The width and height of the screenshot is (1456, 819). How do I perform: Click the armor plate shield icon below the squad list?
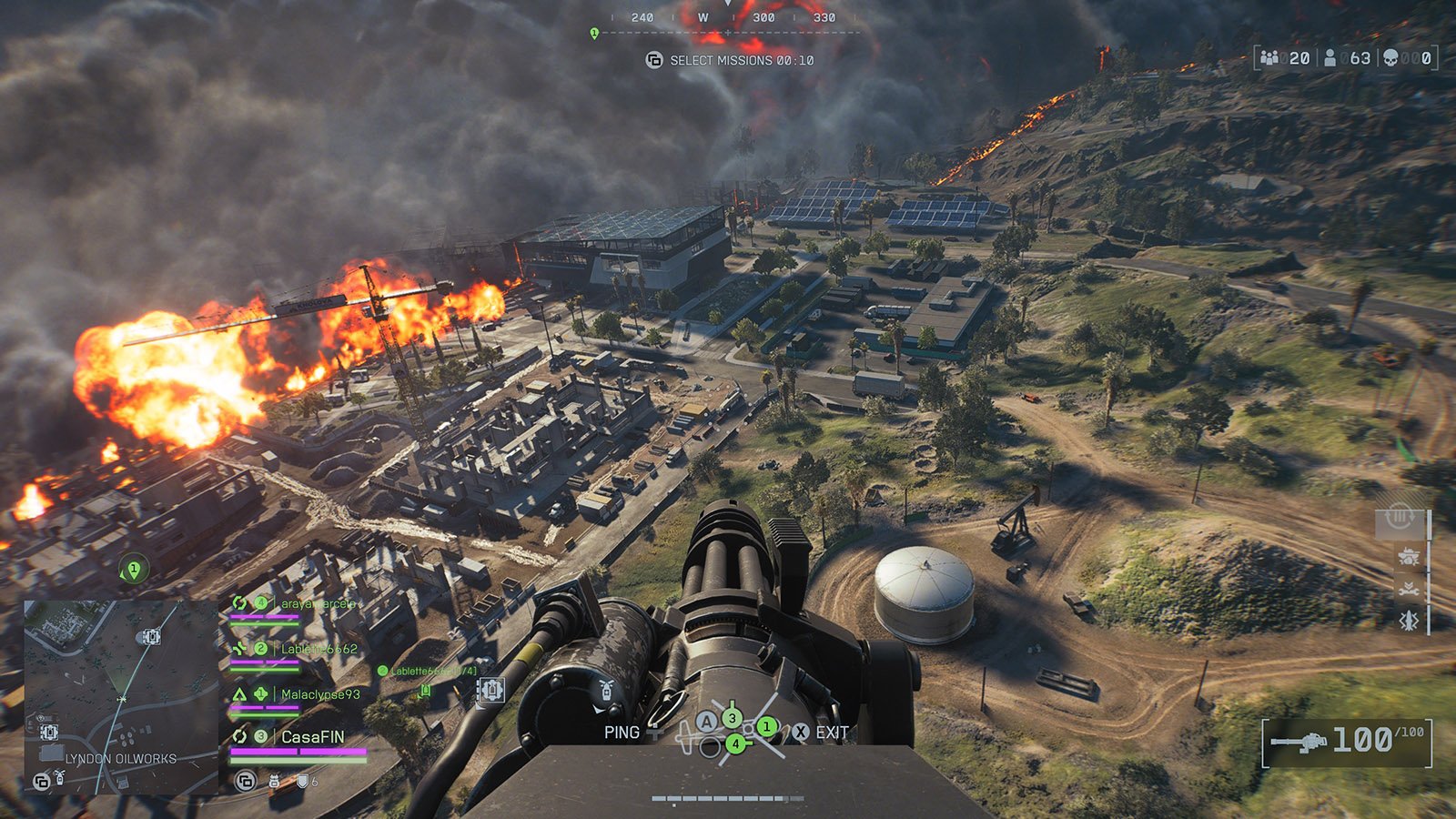click(302, 781)
